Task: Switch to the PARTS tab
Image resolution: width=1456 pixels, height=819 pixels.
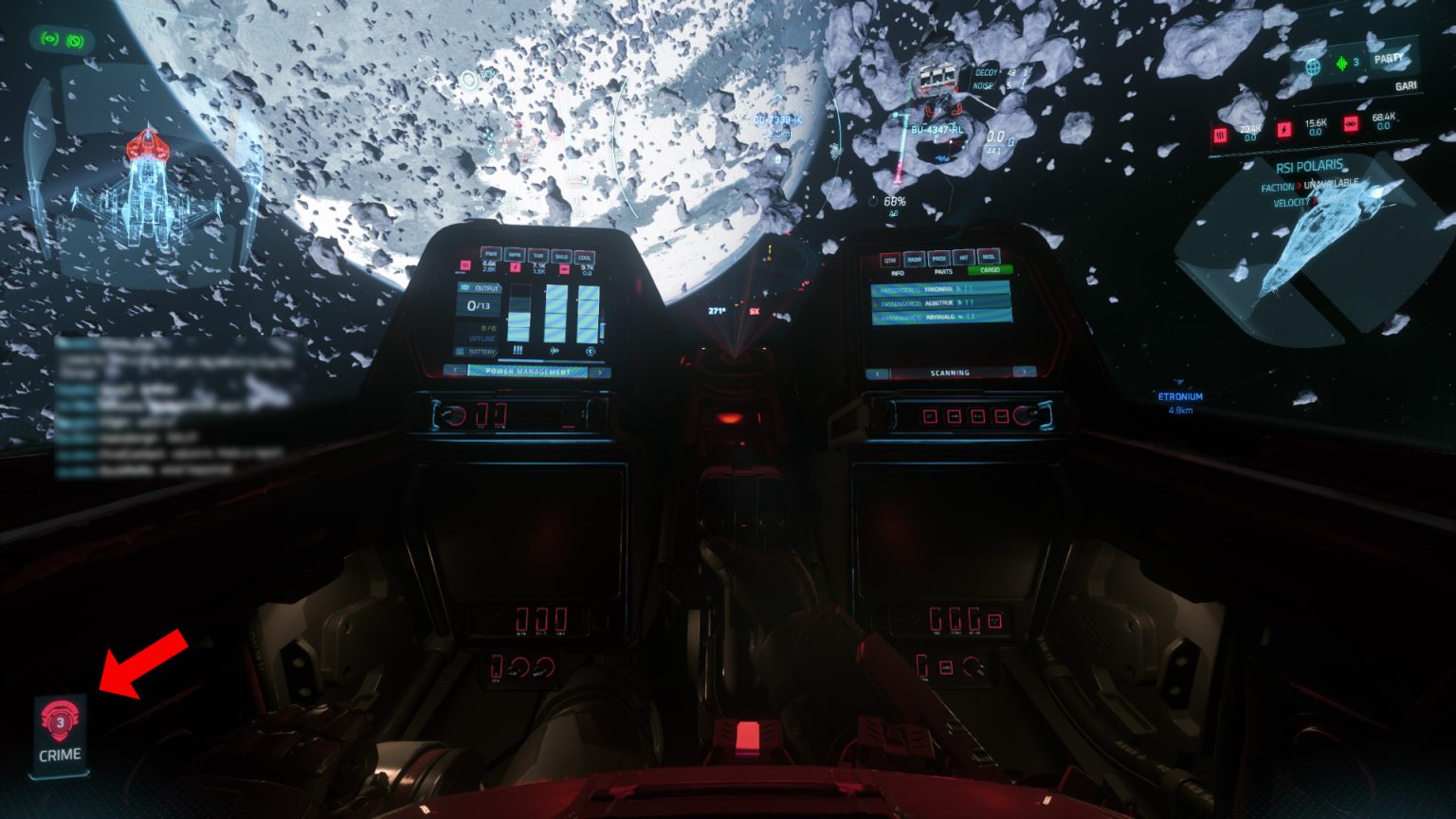Action: click(943, 271)
